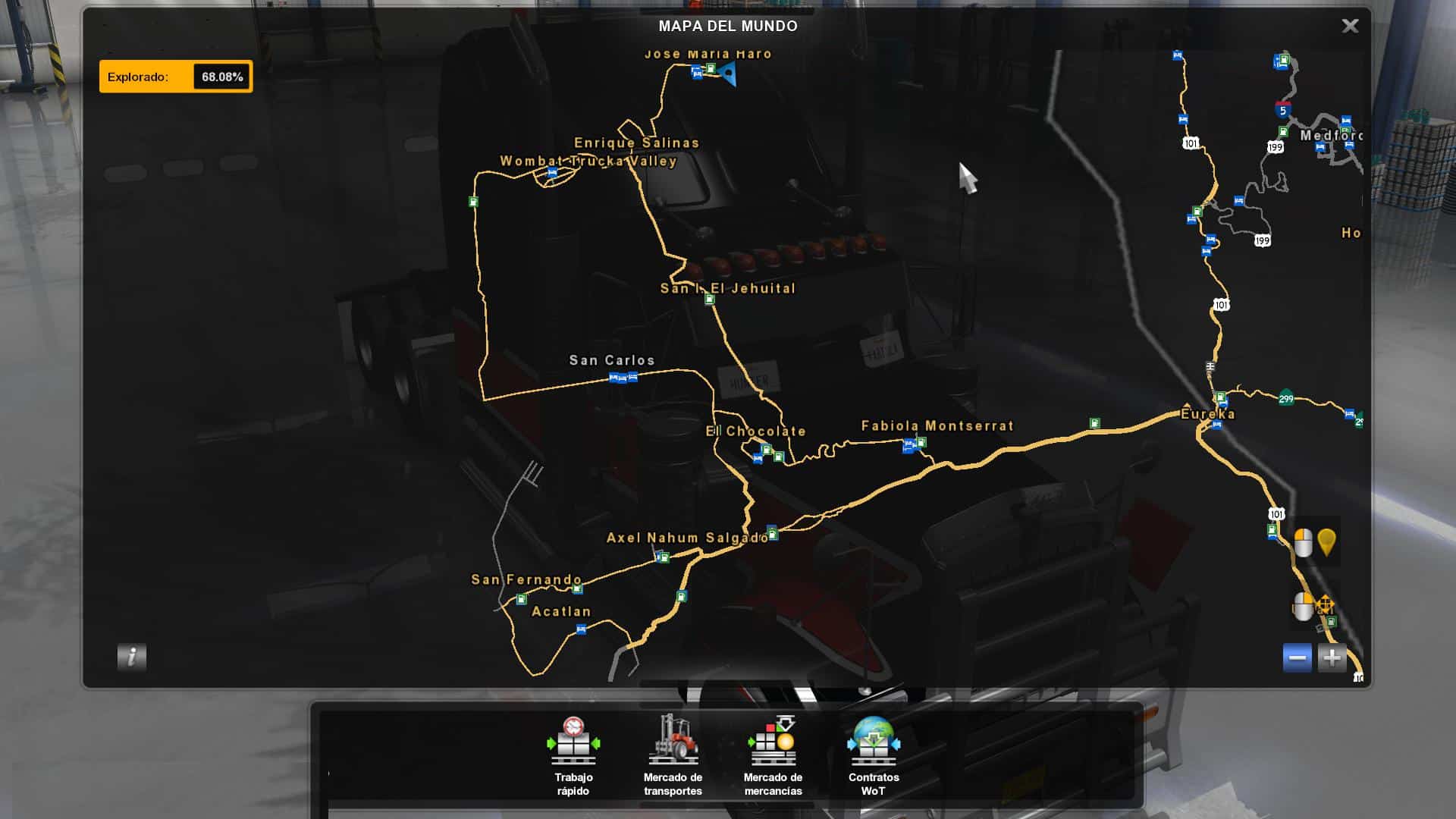1456x819 pixels.
Task: Select Acatlan on the map
Action: click(x=561, y=612)
